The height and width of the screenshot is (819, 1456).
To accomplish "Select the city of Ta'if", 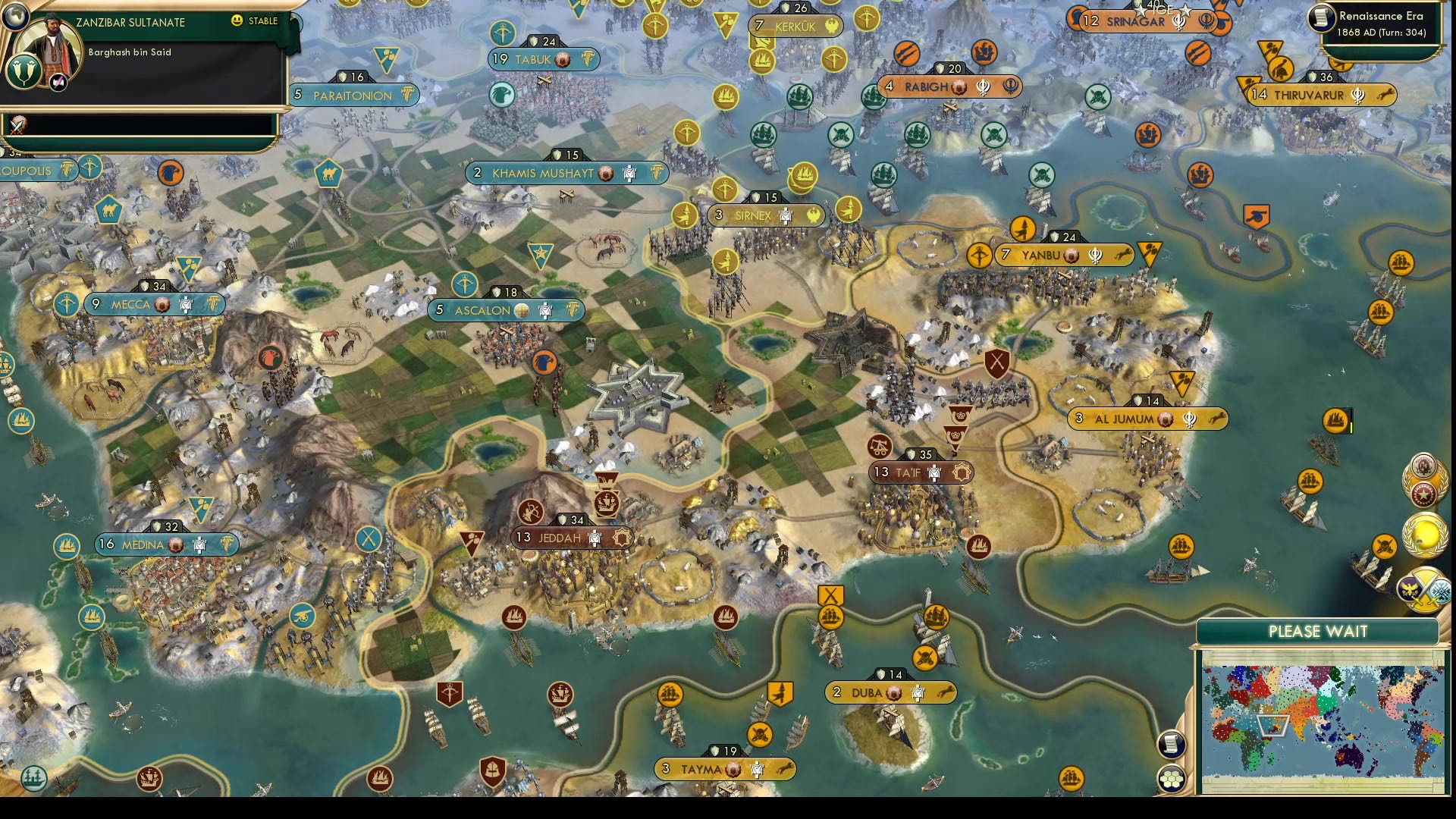I will [921, 472].
